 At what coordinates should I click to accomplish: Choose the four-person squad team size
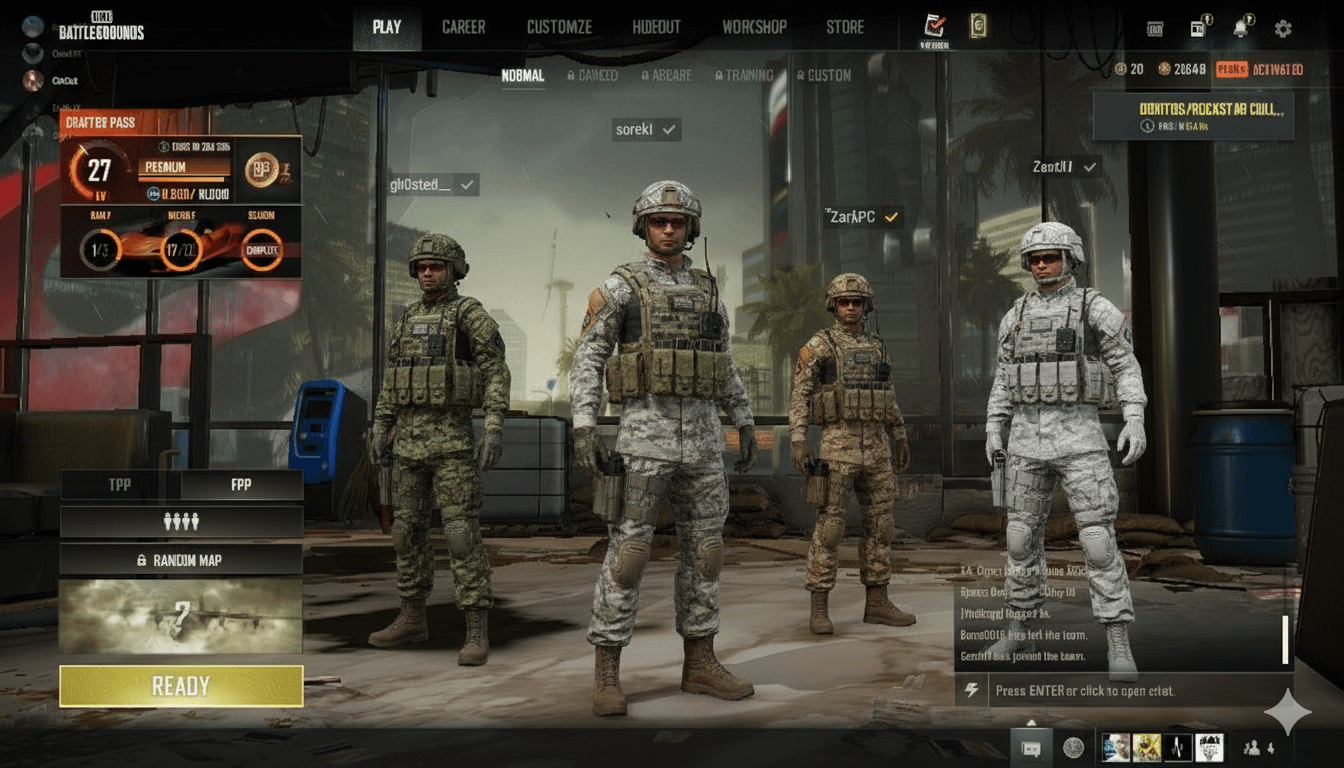pos(181,521)
